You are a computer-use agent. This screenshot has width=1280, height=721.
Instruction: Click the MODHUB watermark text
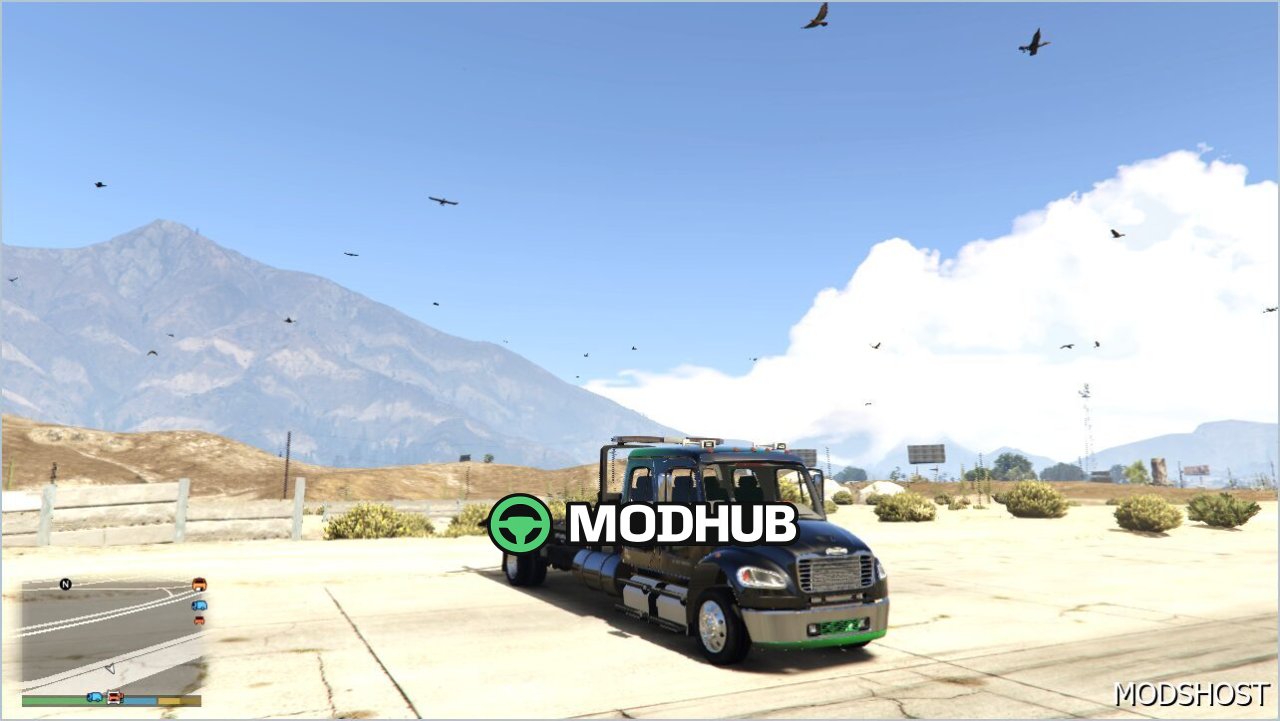(685, 522)
